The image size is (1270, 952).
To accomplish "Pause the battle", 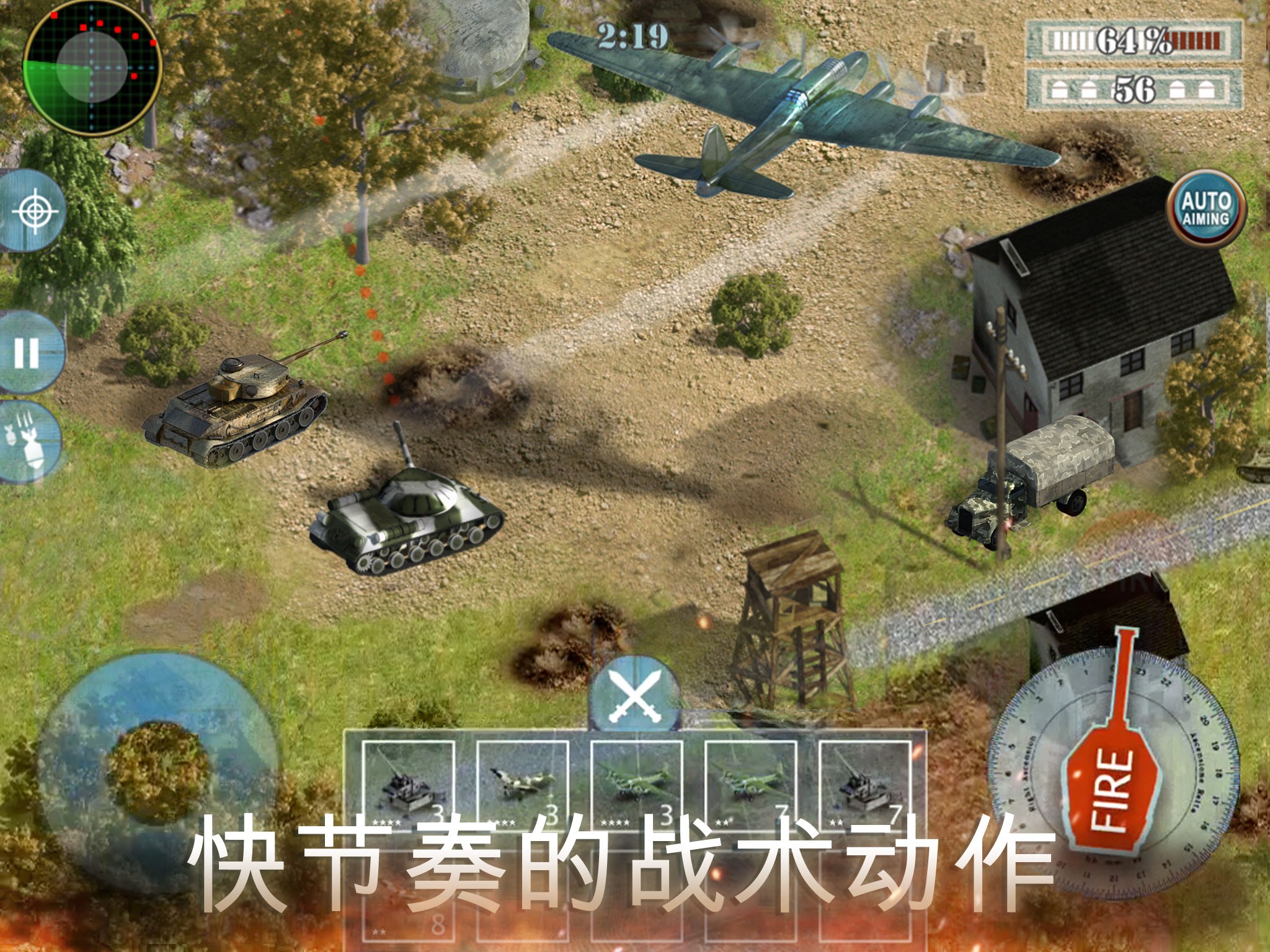I will (28, 352).
